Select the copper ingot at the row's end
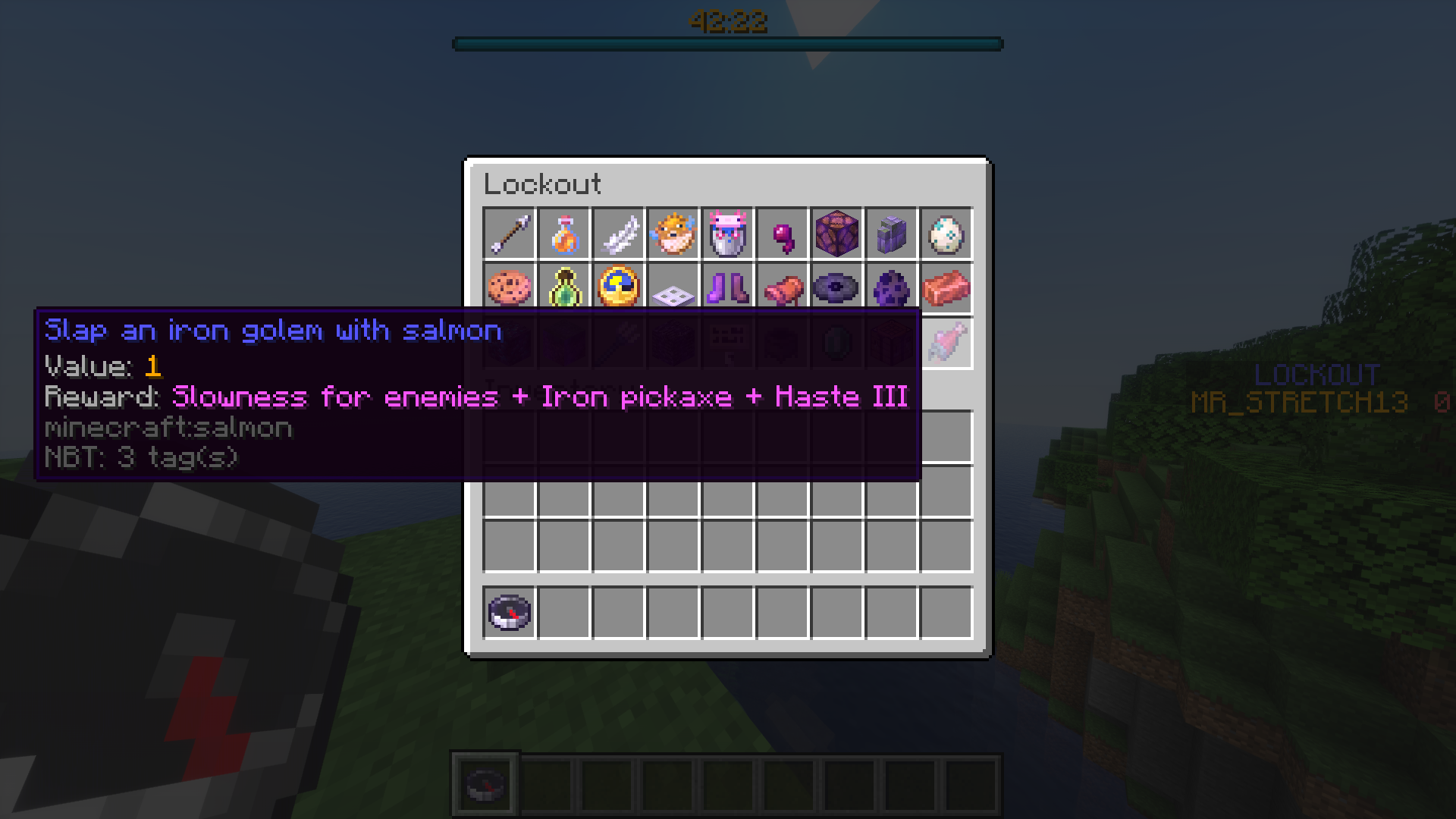 (x=946, y=290)
